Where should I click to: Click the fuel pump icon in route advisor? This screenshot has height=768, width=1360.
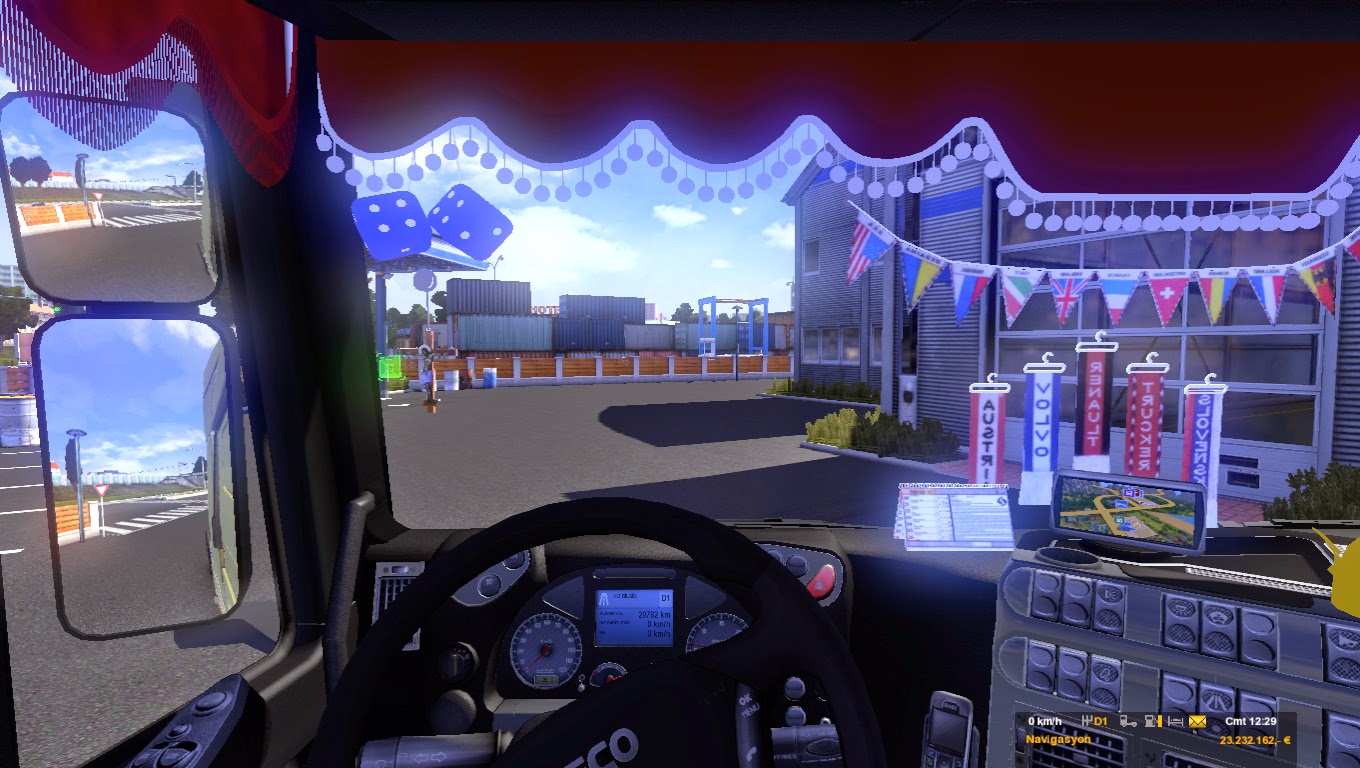tap(1150, 722)
